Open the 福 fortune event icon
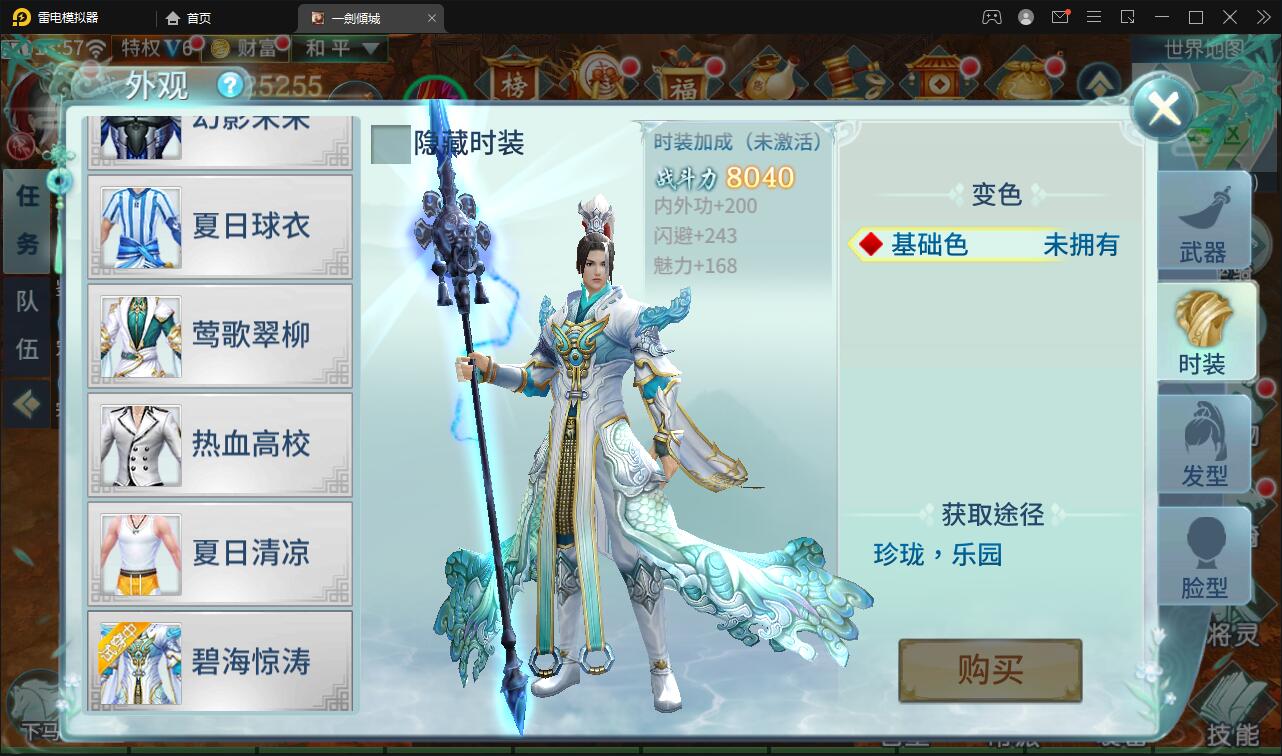The image size is (1282, 756). (x=686, y=80)
